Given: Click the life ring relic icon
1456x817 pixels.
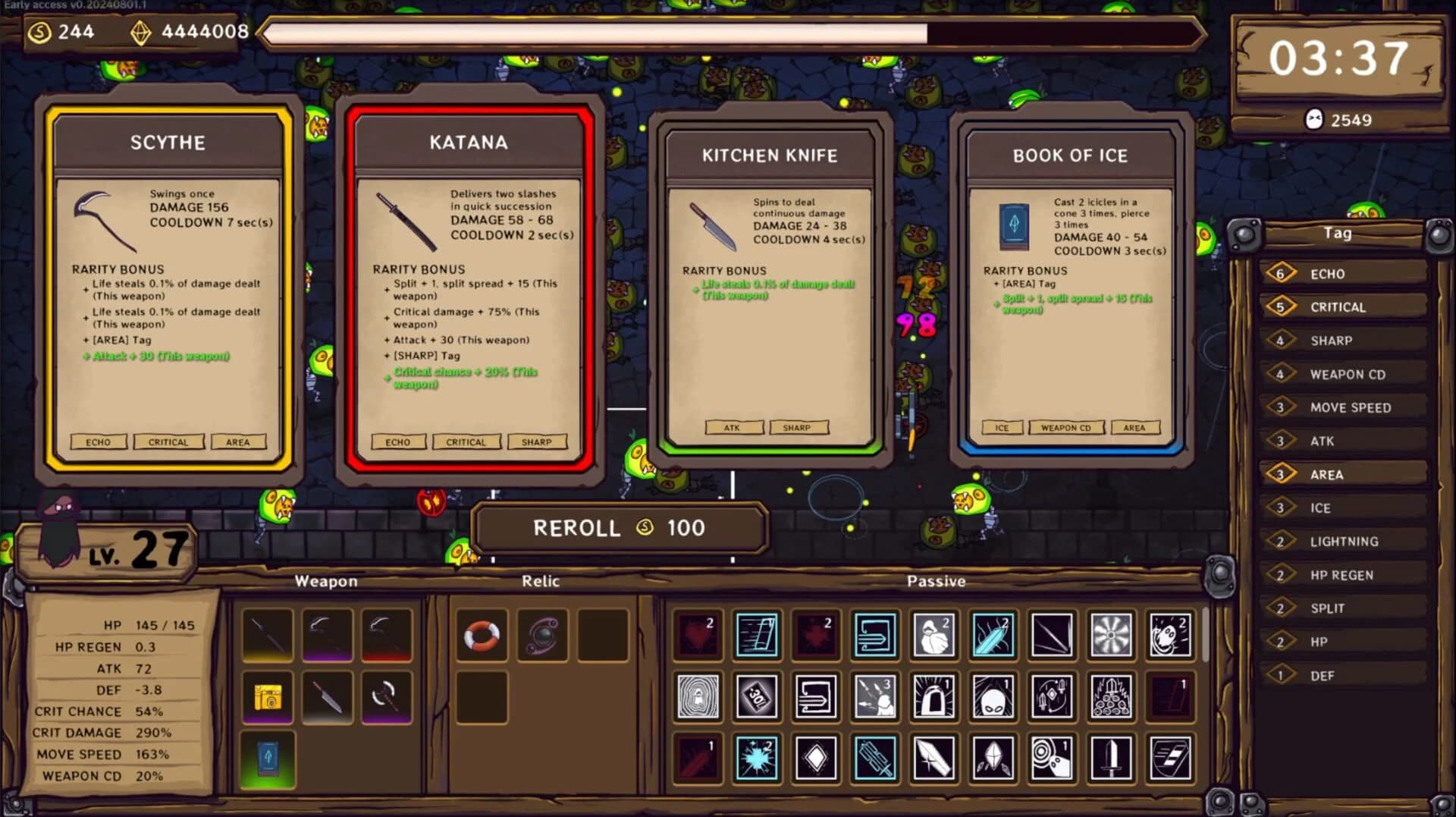Looking at the screenshot, I should tap(481, 636).
